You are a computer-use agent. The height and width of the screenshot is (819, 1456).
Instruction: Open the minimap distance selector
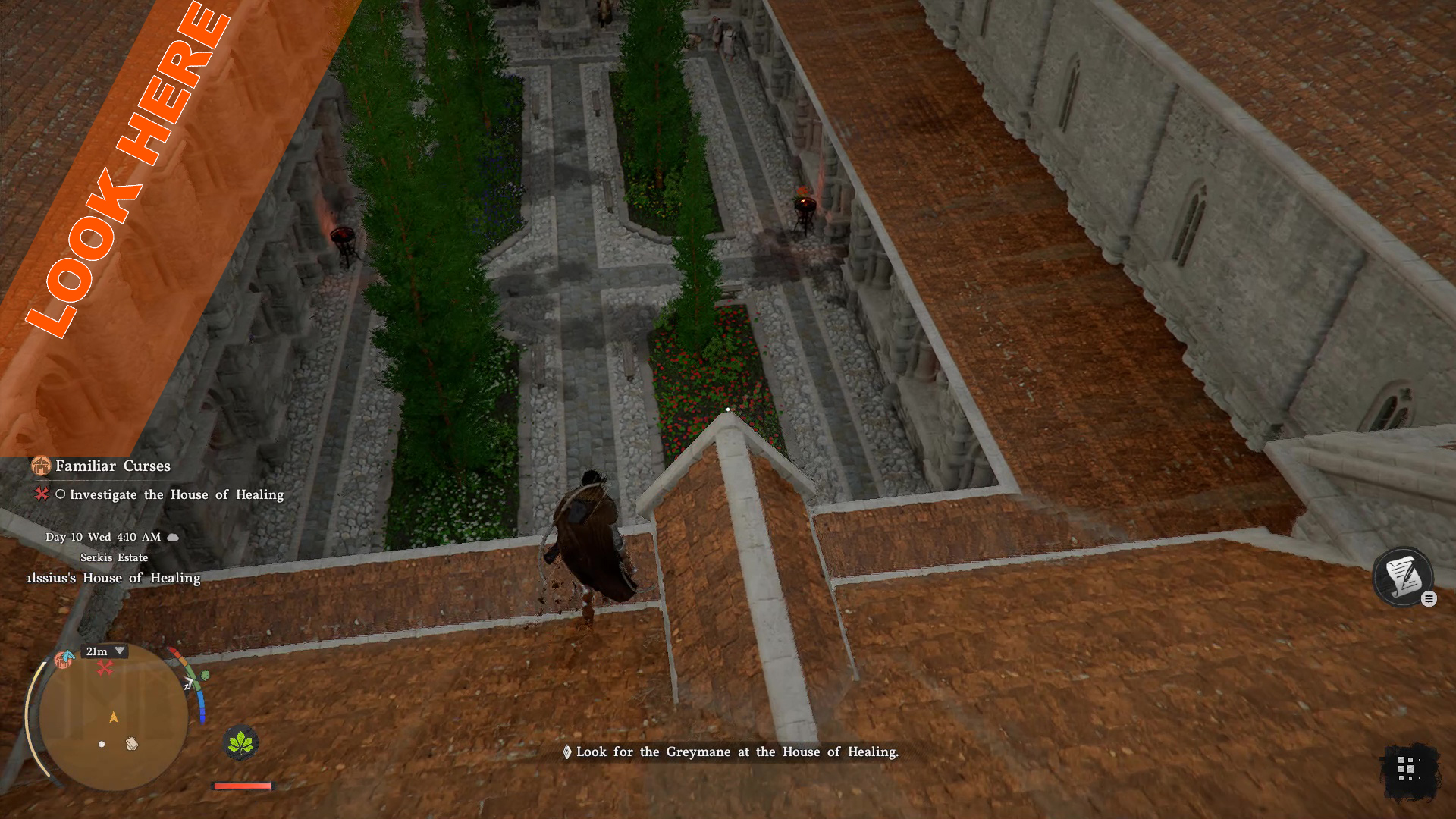[97, 651]
